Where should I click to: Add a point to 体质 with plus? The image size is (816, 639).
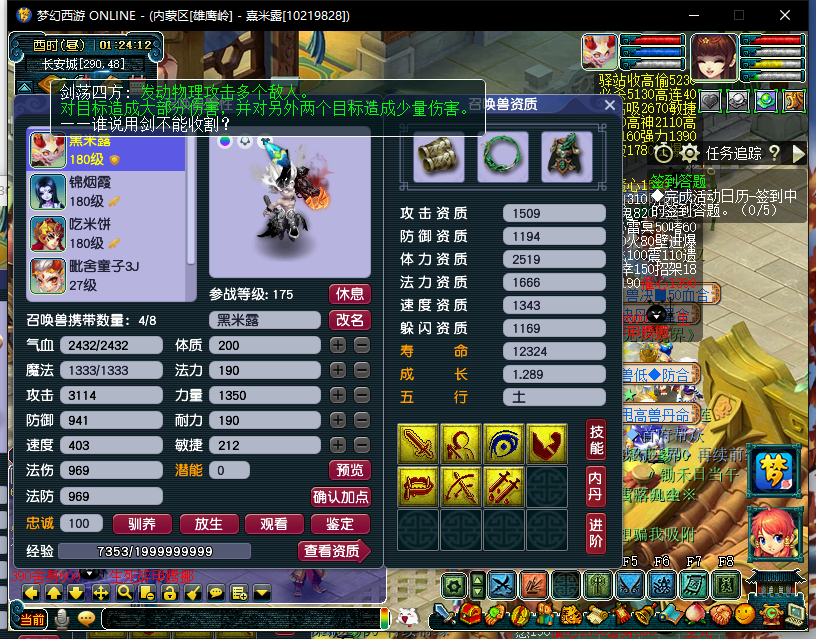point(339,345)
